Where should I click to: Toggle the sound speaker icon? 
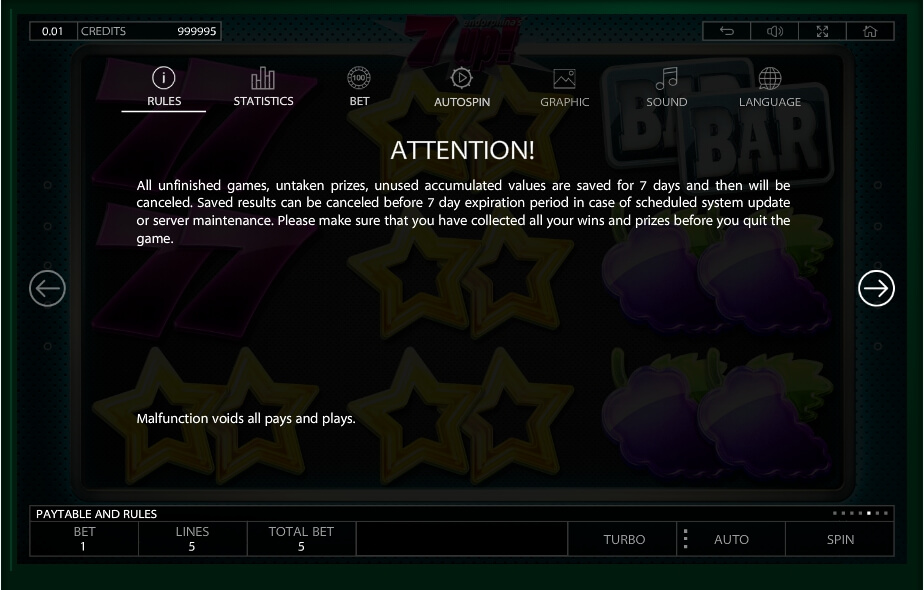(x=775, y=31)
